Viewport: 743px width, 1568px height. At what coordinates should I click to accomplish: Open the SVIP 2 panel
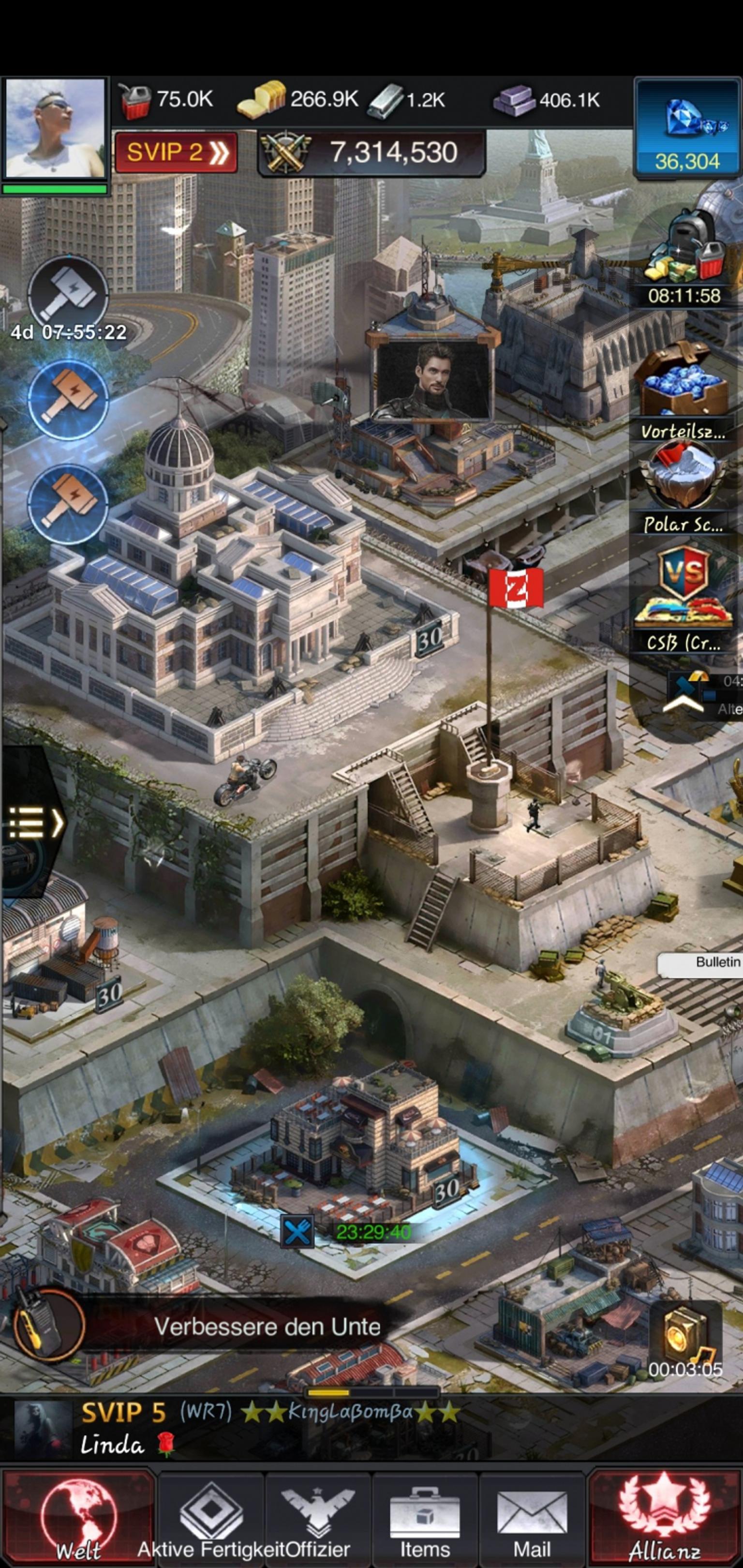click(176, 152)
